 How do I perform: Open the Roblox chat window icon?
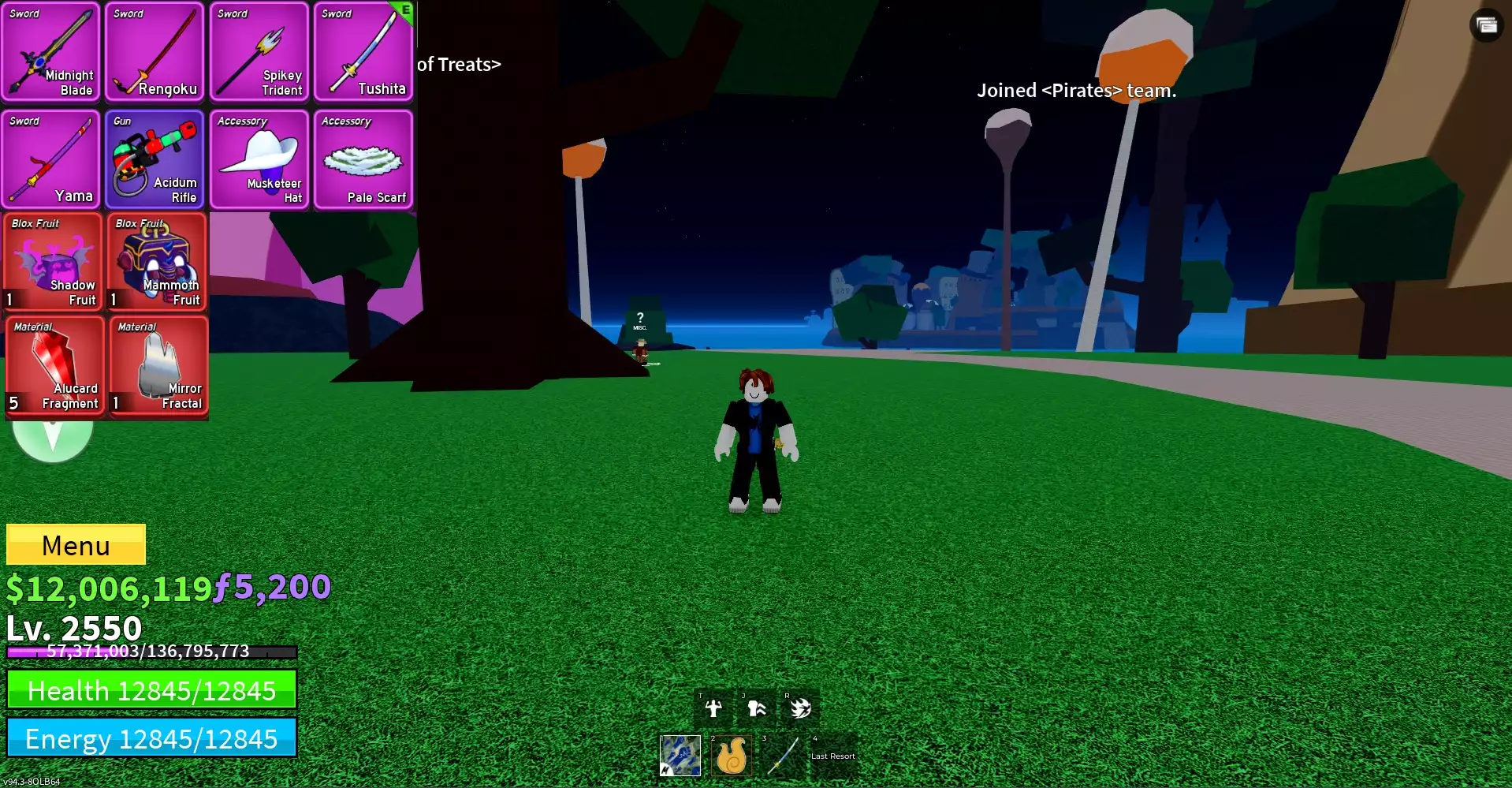tap(1487, 25)
